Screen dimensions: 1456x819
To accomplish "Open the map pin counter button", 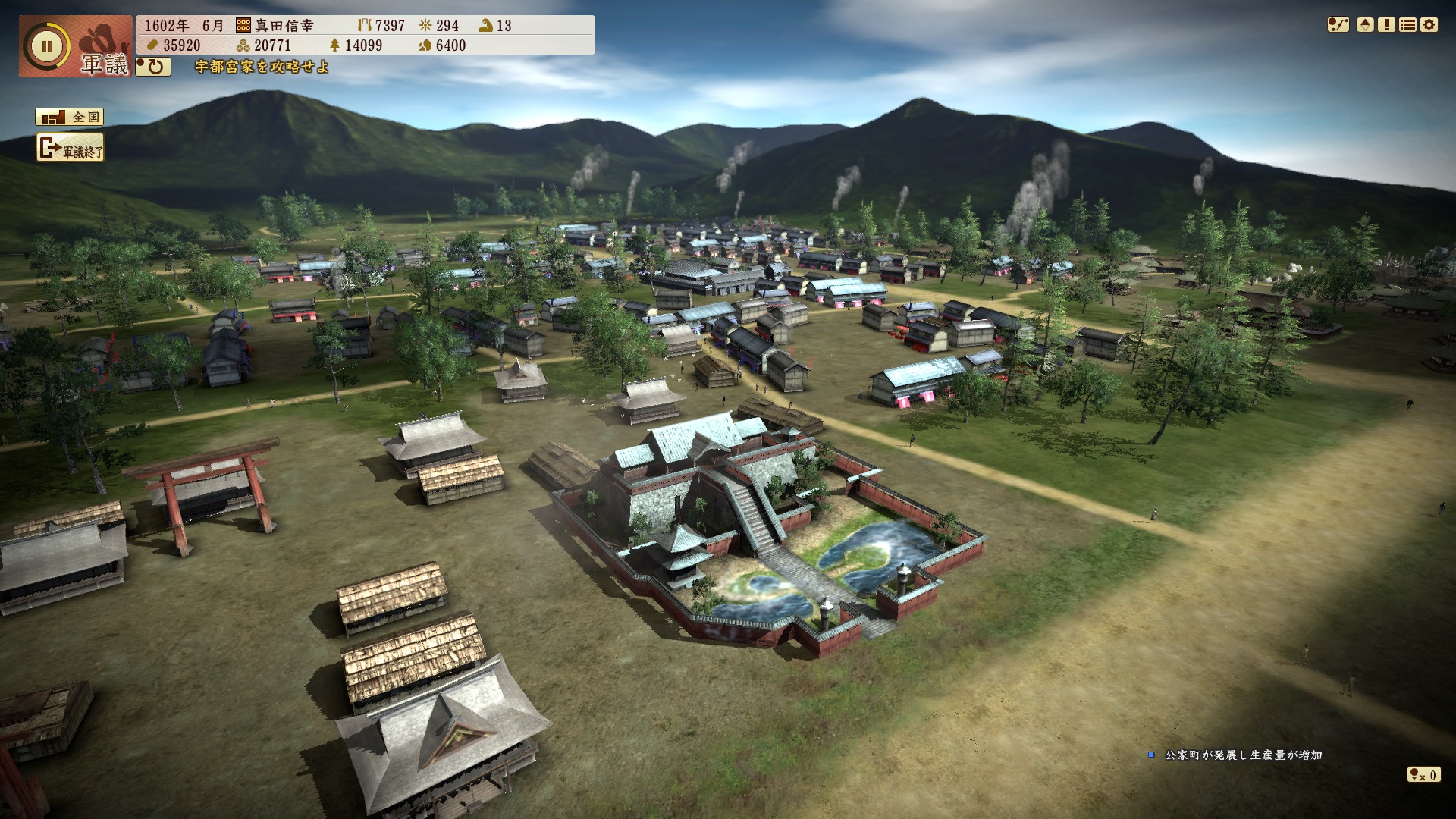I will coord(1423,774).
